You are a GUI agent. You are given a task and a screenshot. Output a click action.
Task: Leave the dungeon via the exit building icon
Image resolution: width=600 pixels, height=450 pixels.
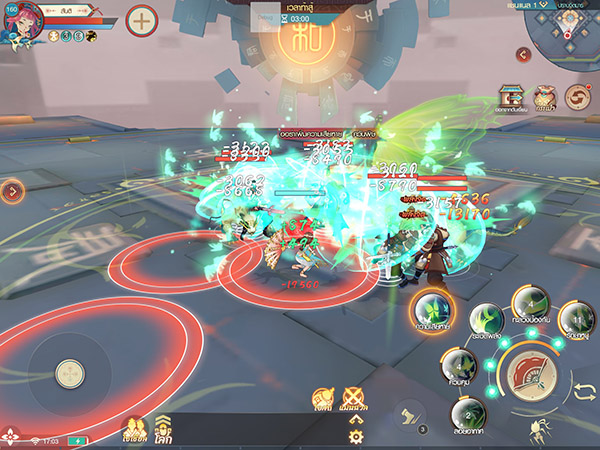tap(512, 97)
